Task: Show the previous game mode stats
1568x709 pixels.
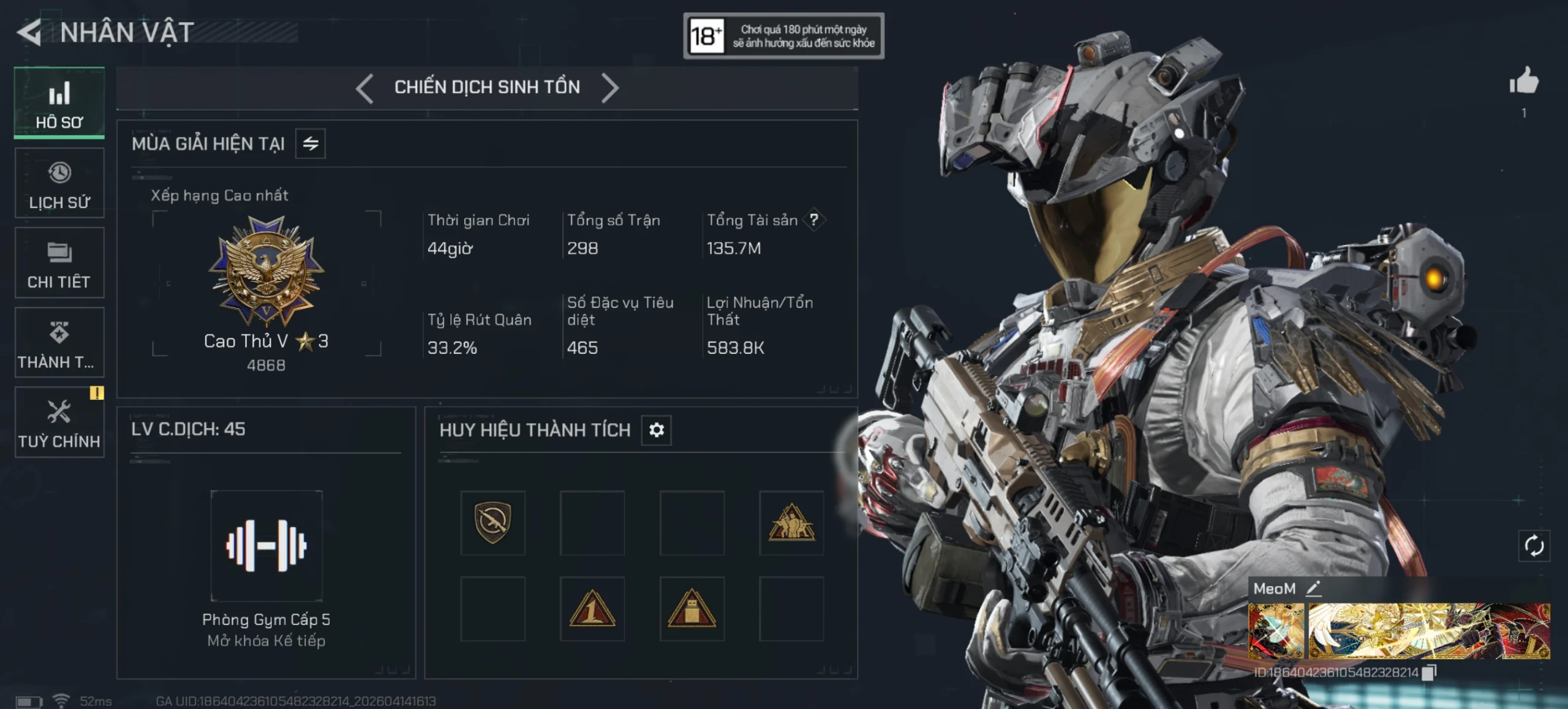Action: tap(365, 88)
